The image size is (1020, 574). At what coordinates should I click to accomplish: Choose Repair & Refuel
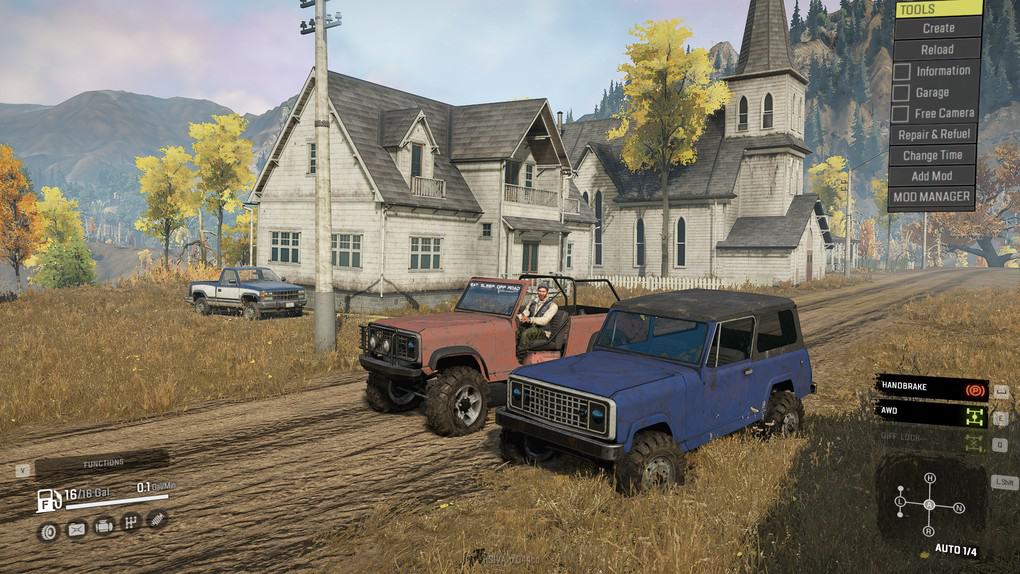[x=933, y=134]
